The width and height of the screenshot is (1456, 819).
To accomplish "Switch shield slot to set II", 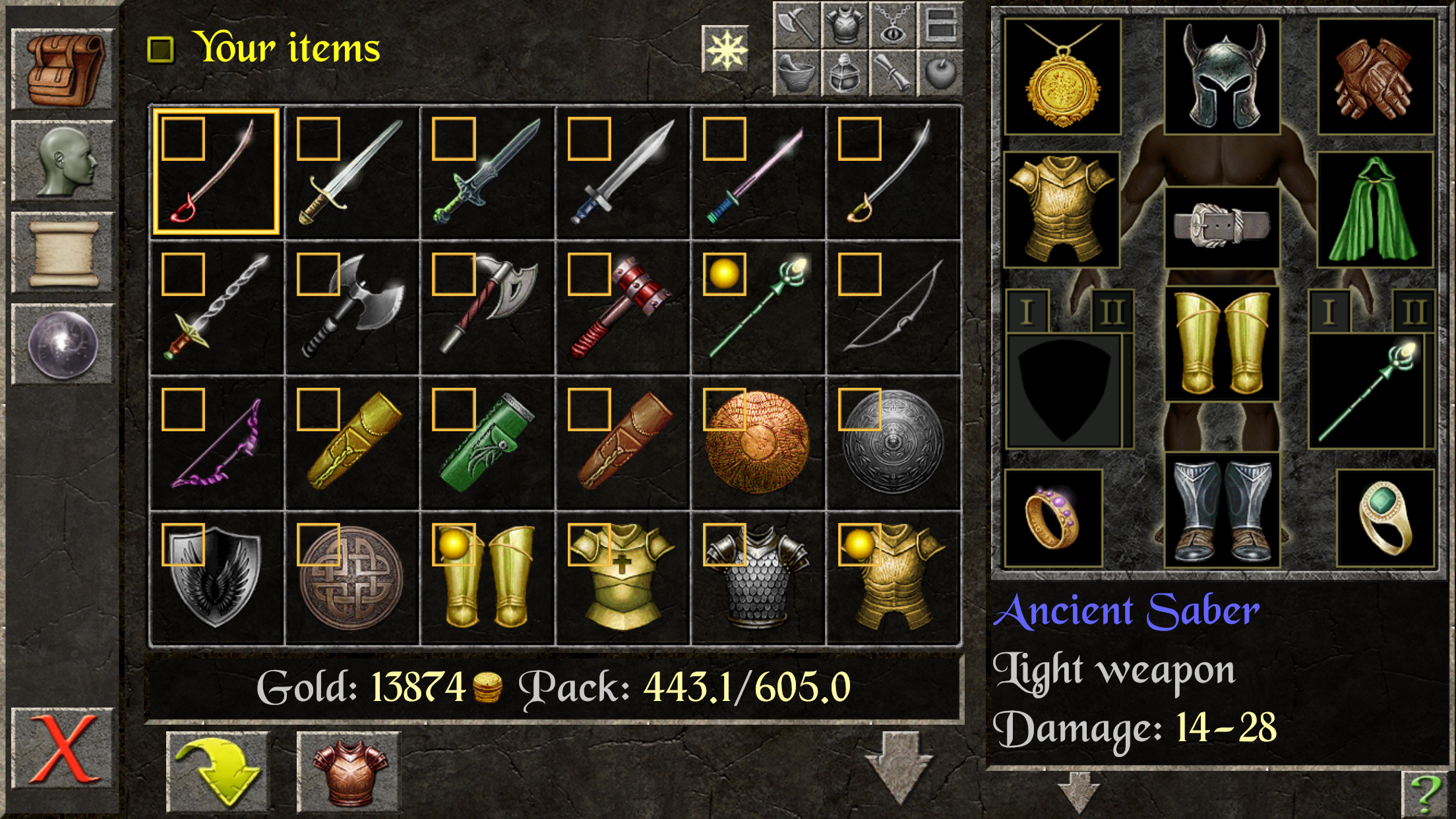I will (x=1113, y=309).
